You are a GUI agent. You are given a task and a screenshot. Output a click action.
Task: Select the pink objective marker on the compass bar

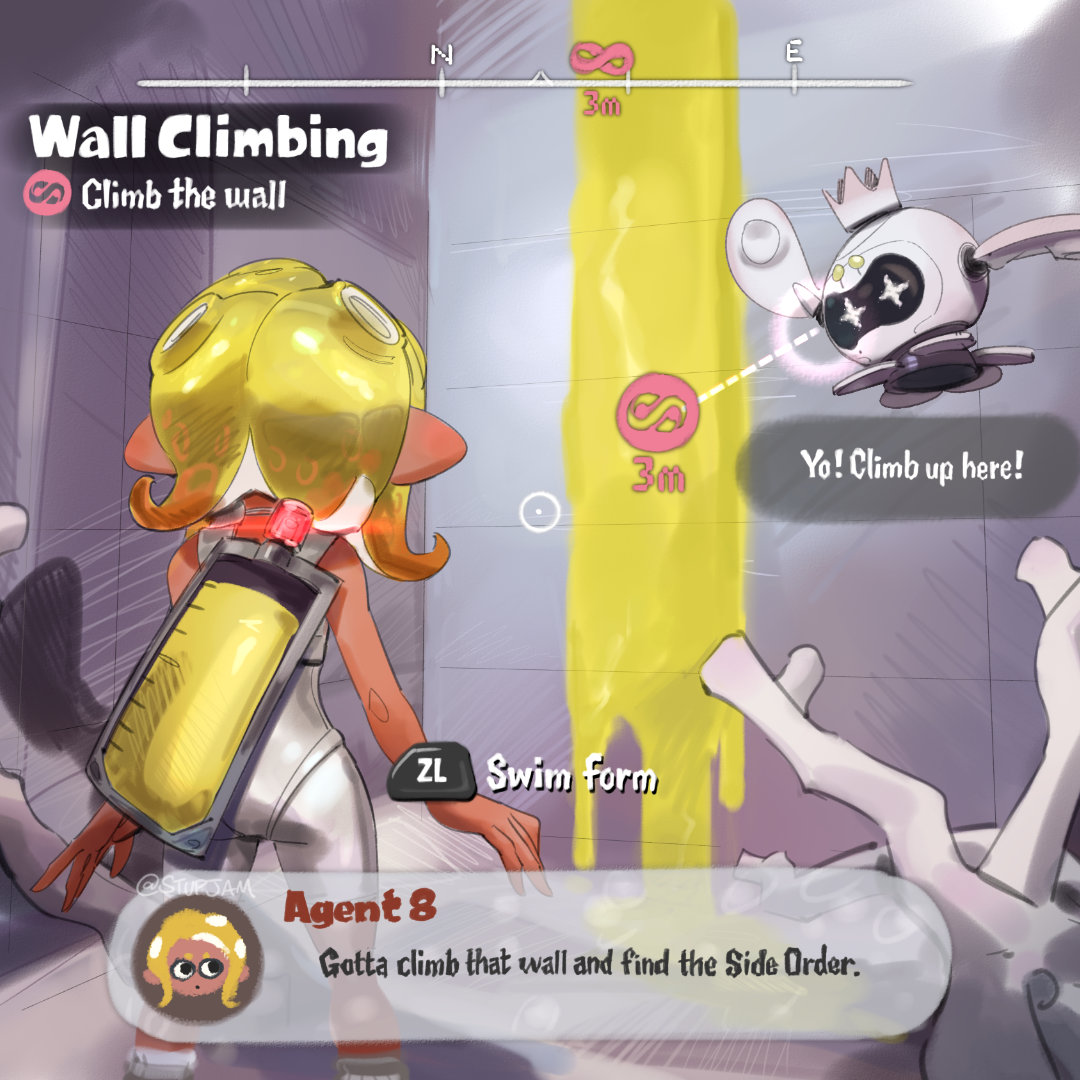point(601,59)
